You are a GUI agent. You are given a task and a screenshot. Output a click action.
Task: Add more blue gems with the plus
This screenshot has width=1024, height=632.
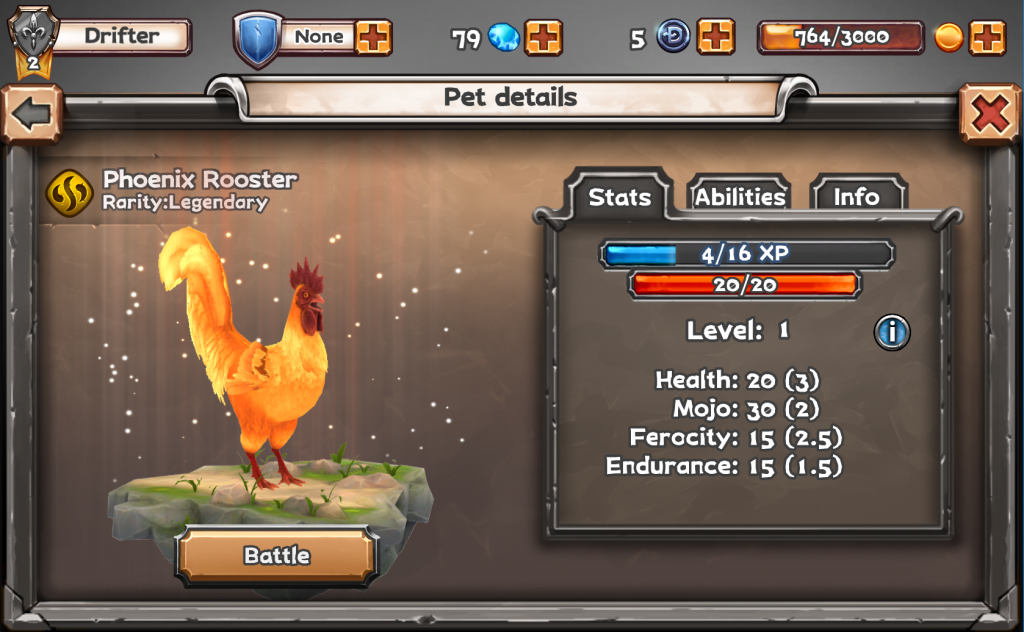coord(543,38)
